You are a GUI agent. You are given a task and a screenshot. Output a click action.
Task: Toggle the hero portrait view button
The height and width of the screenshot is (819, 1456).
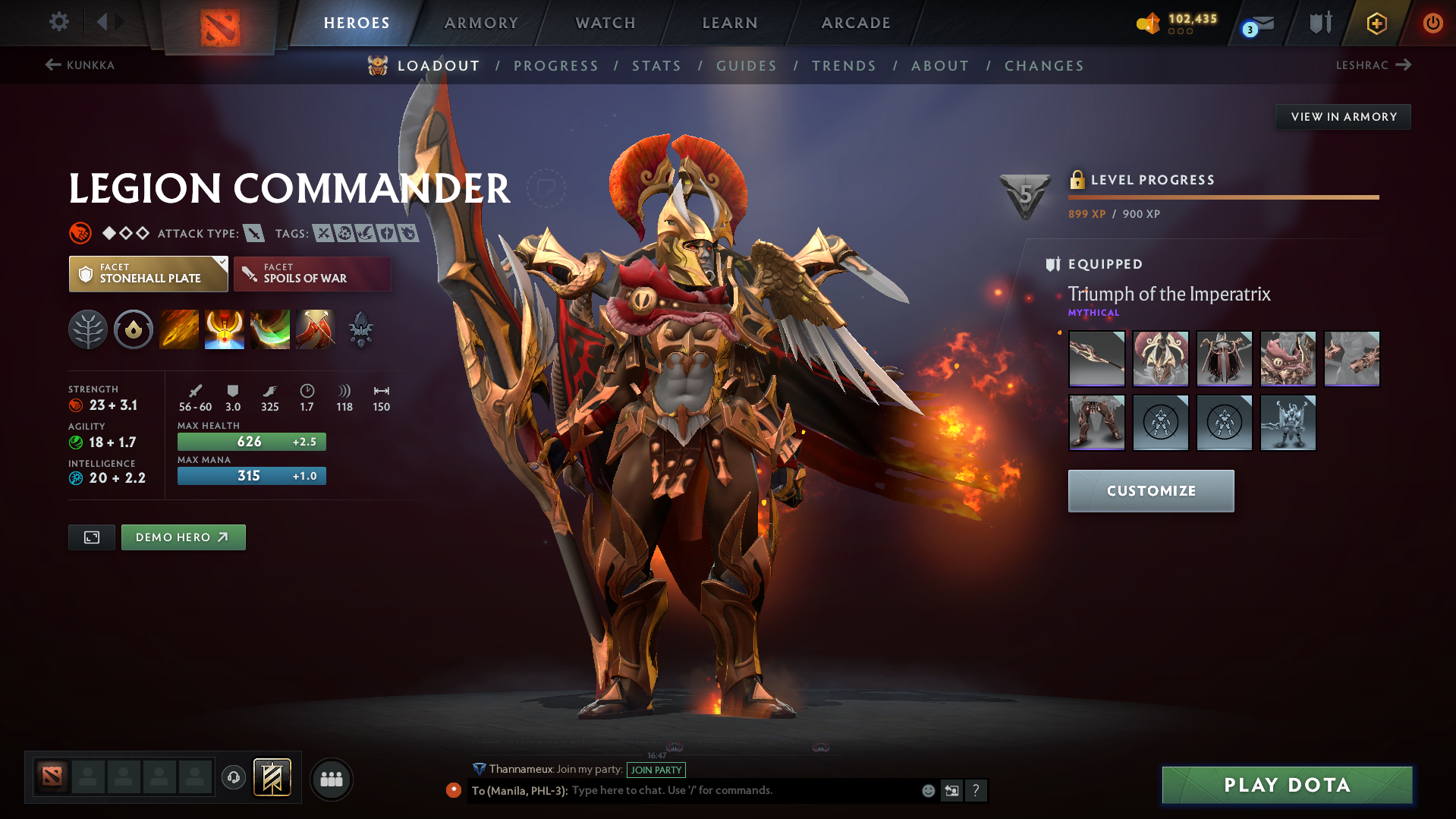91,537
